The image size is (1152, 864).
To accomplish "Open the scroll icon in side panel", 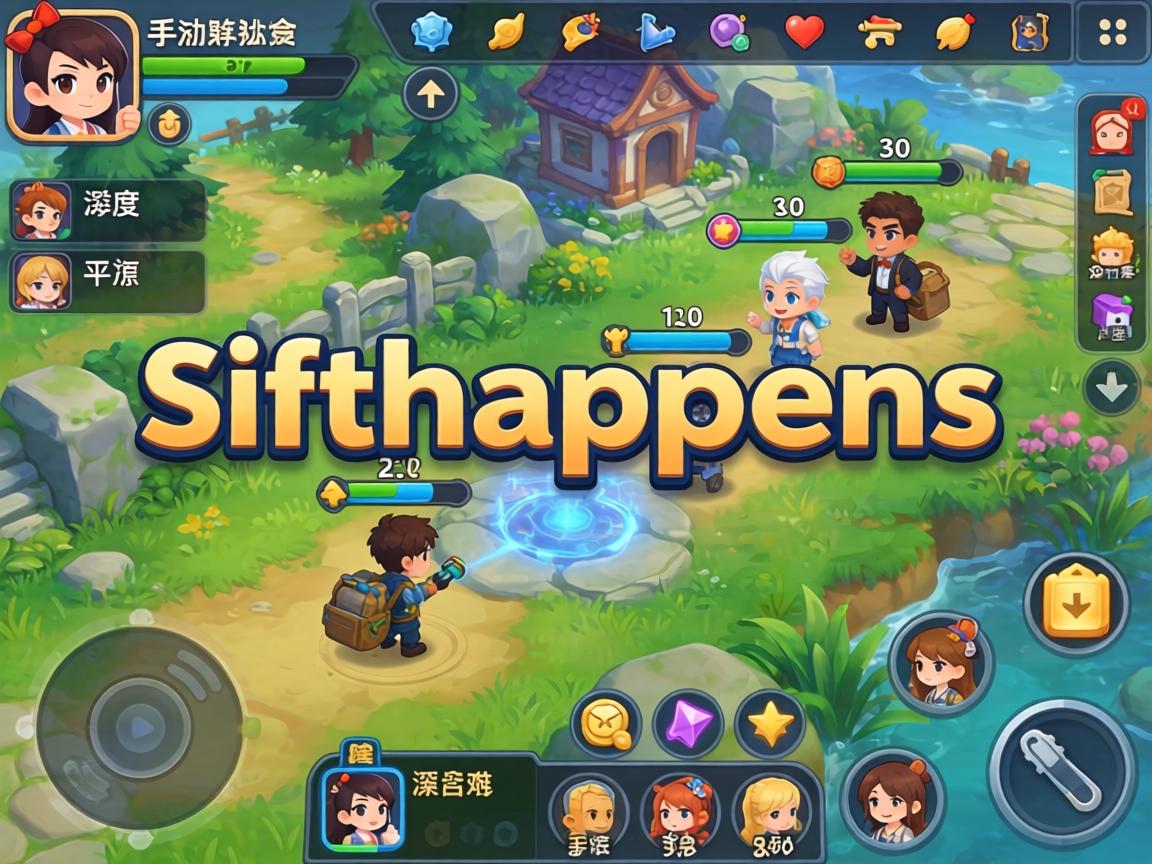I will (1111, 192).
